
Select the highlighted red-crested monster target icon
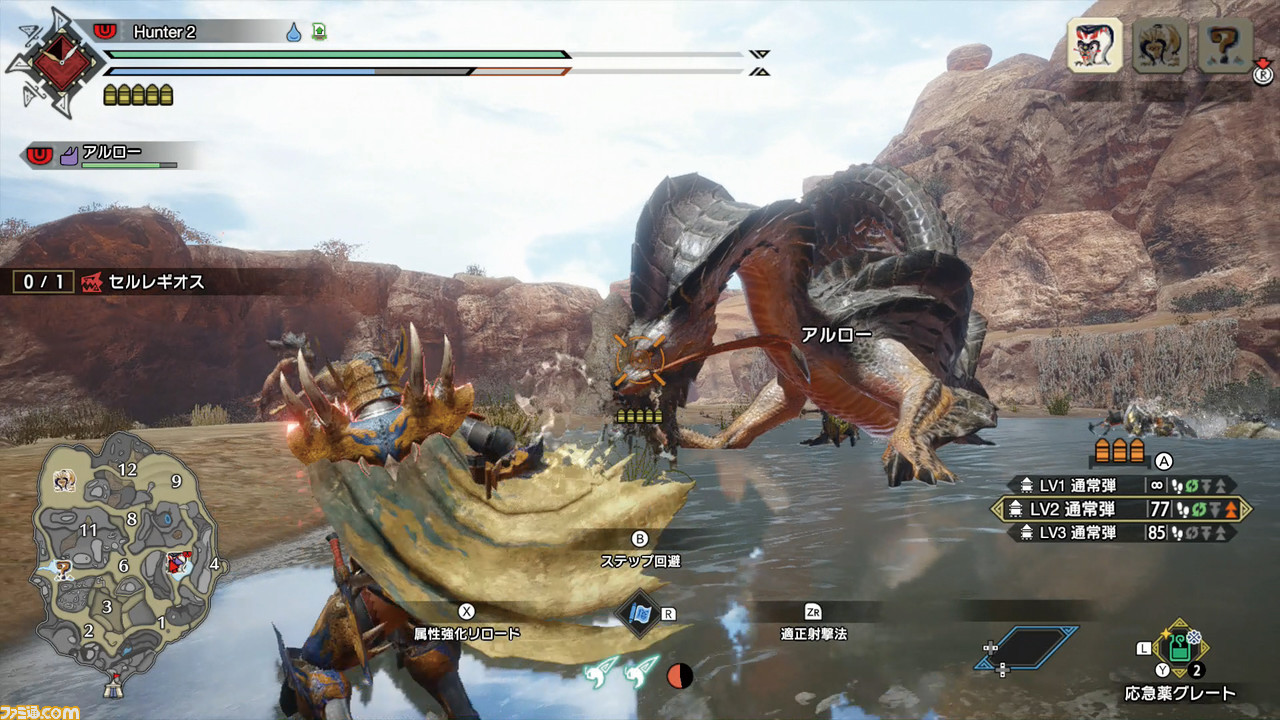[1093, 46]
